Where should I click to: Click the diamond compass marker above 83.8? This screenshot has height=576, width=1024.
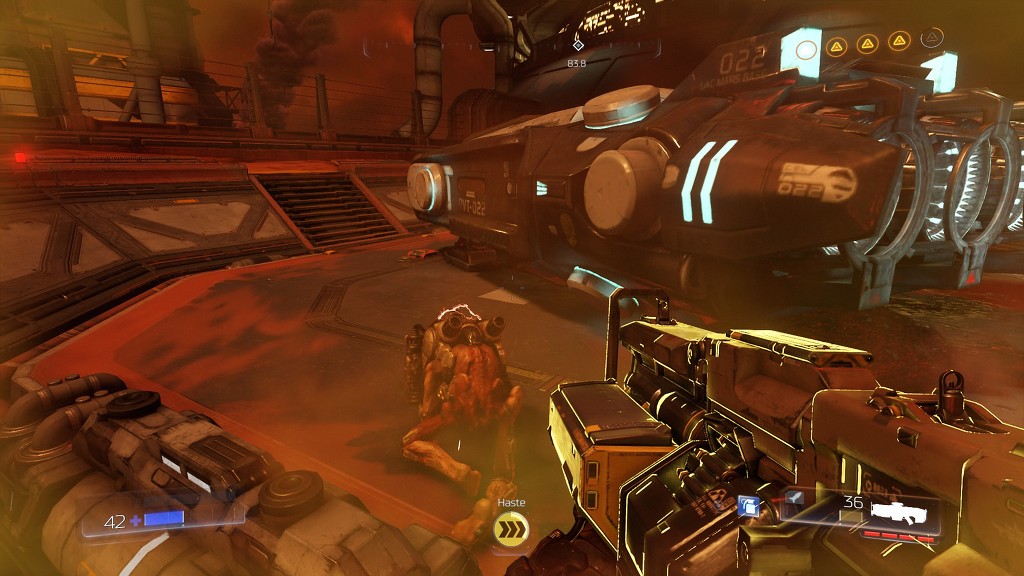(577, 44)
